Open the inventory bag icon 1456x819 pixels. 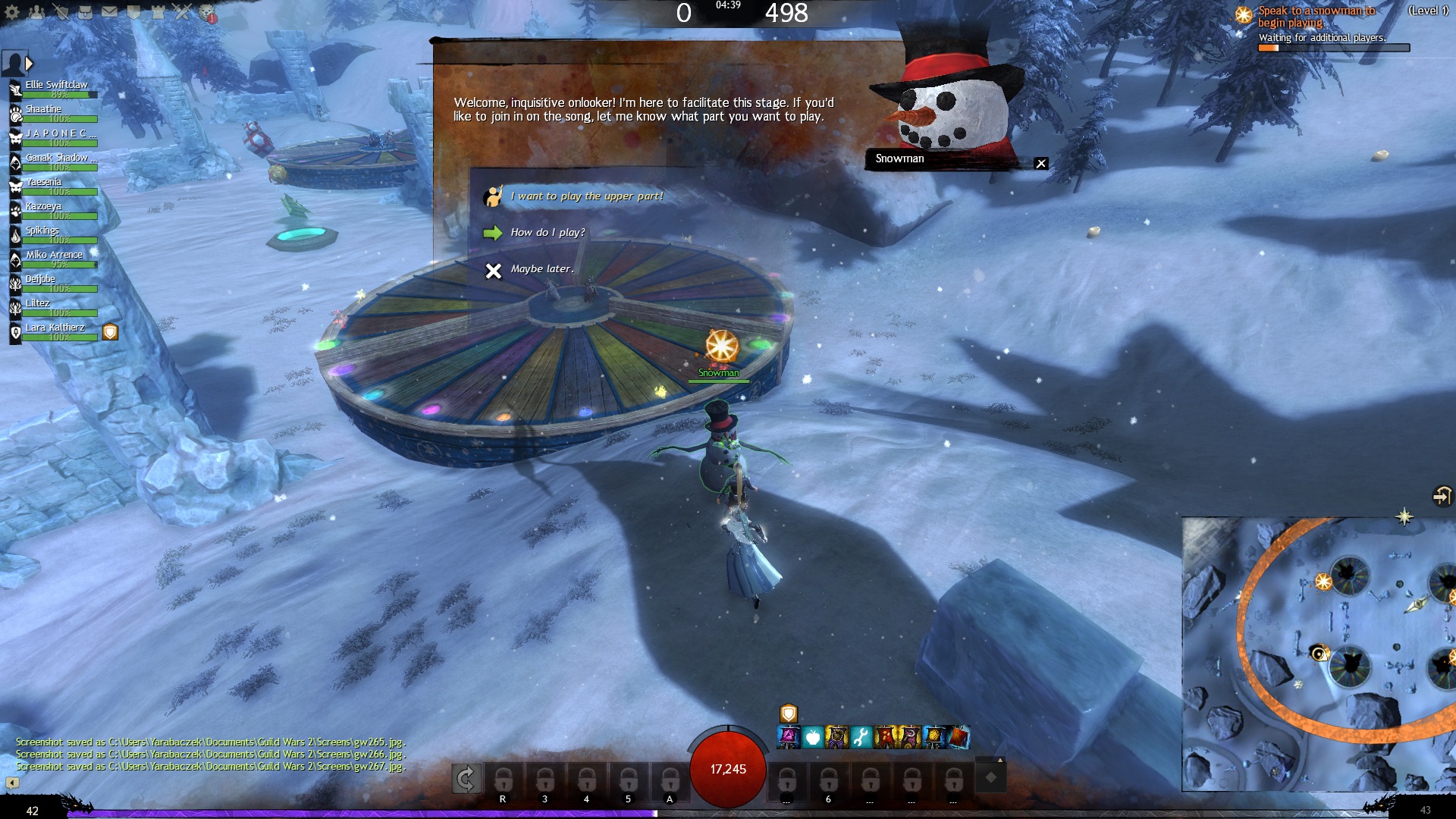tap(85, 12)
